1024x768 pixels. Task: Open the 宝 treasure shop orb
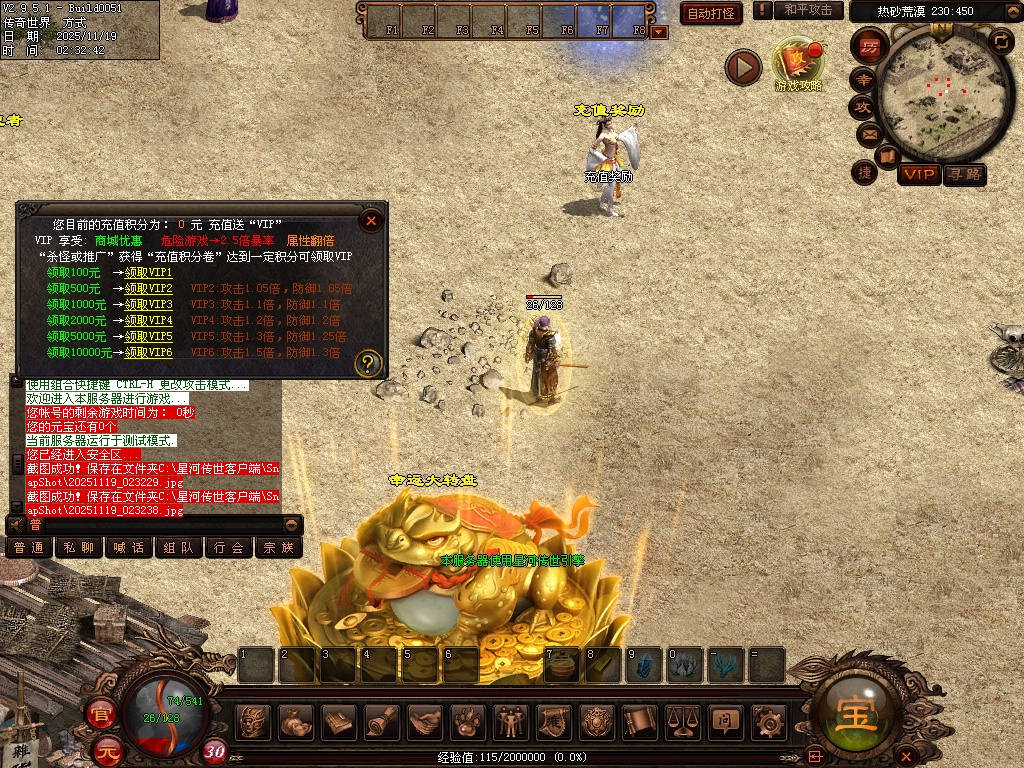(x=858, y=712)
